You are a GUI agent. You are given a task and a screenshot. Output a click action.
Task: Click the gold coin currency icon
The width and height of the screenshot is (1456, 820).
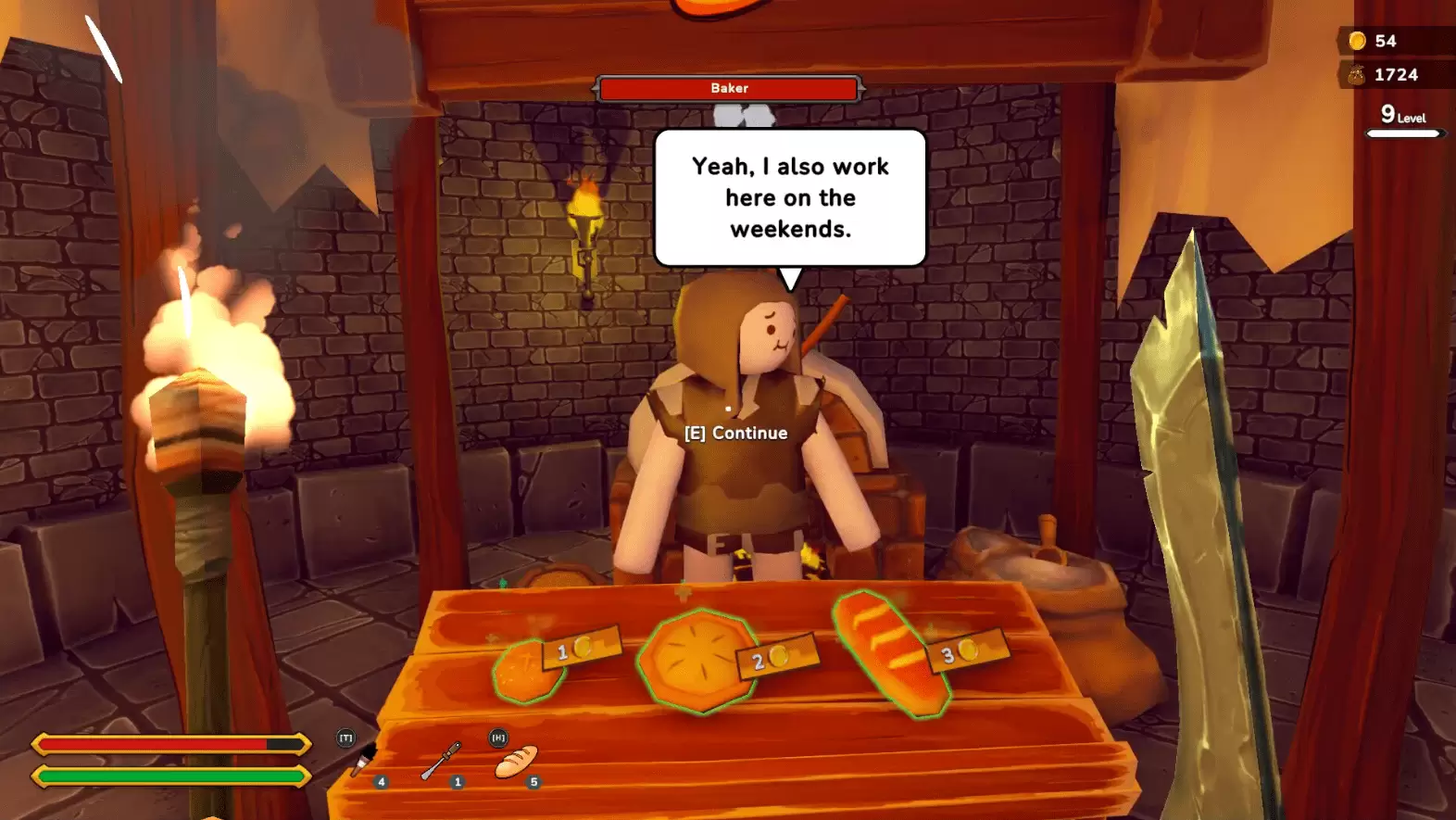pos(1357,41)
